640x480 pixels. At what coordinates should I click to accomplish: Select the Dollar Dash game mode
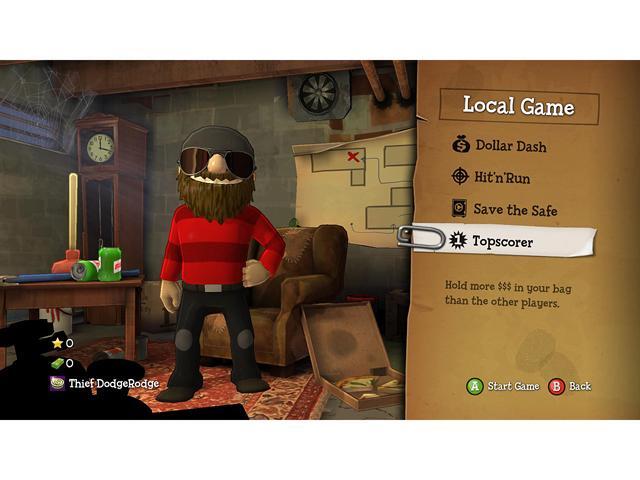(510, 146)
